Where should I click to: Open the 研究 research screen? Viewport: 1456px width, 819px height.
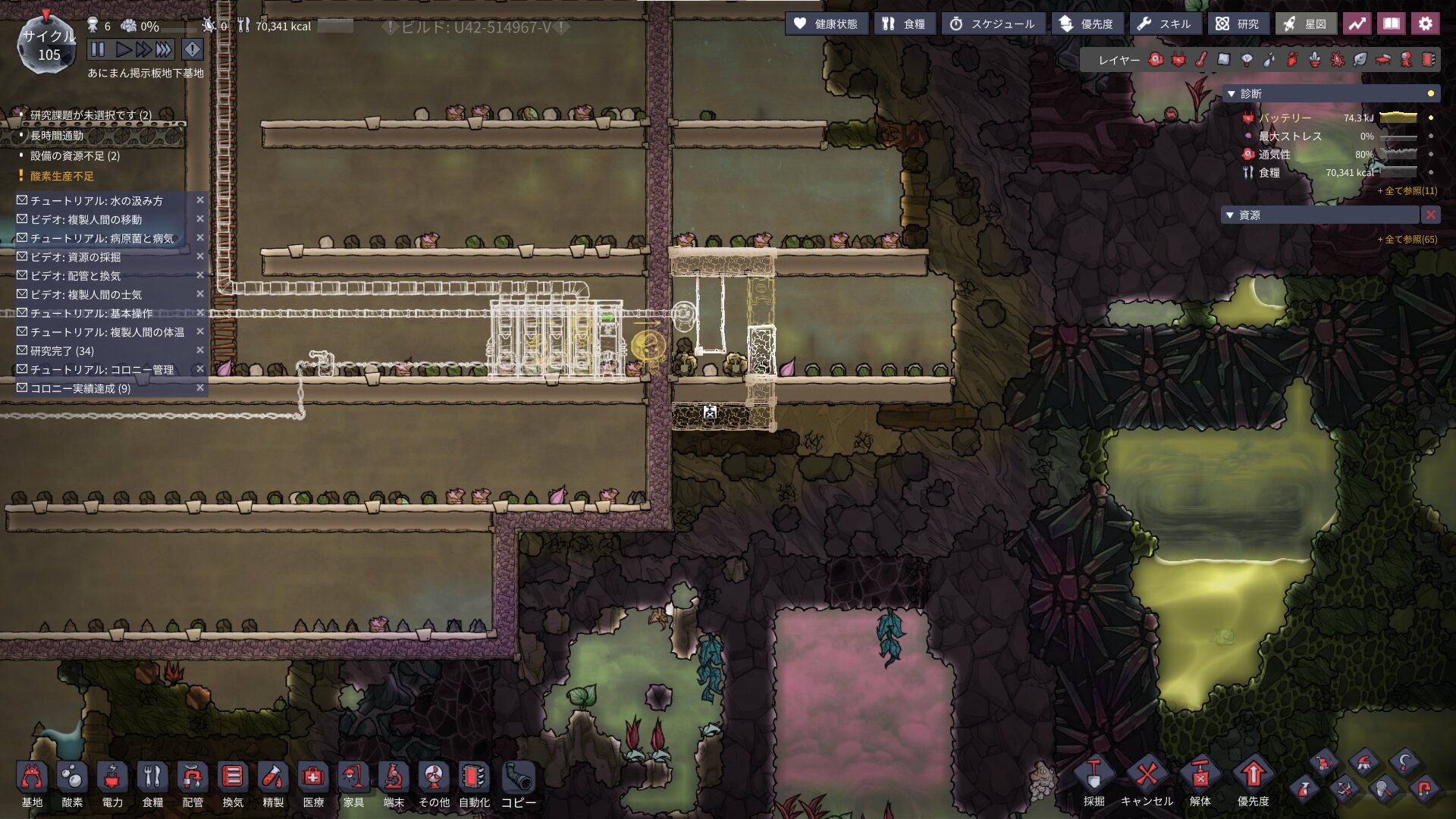pos(1237,24)
